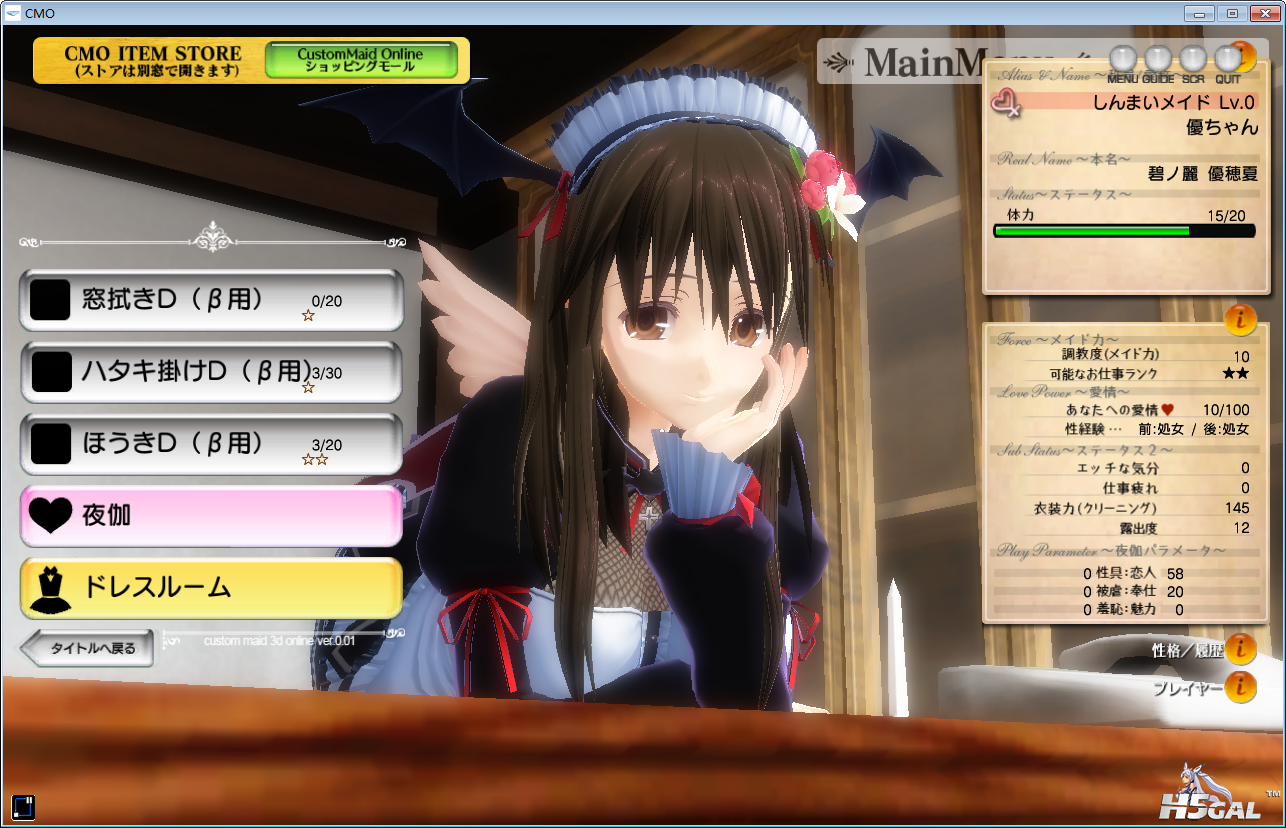1286x828 pixels.
Task: Open the CustomMaid Online shopping mall
Action: (360, 60)
